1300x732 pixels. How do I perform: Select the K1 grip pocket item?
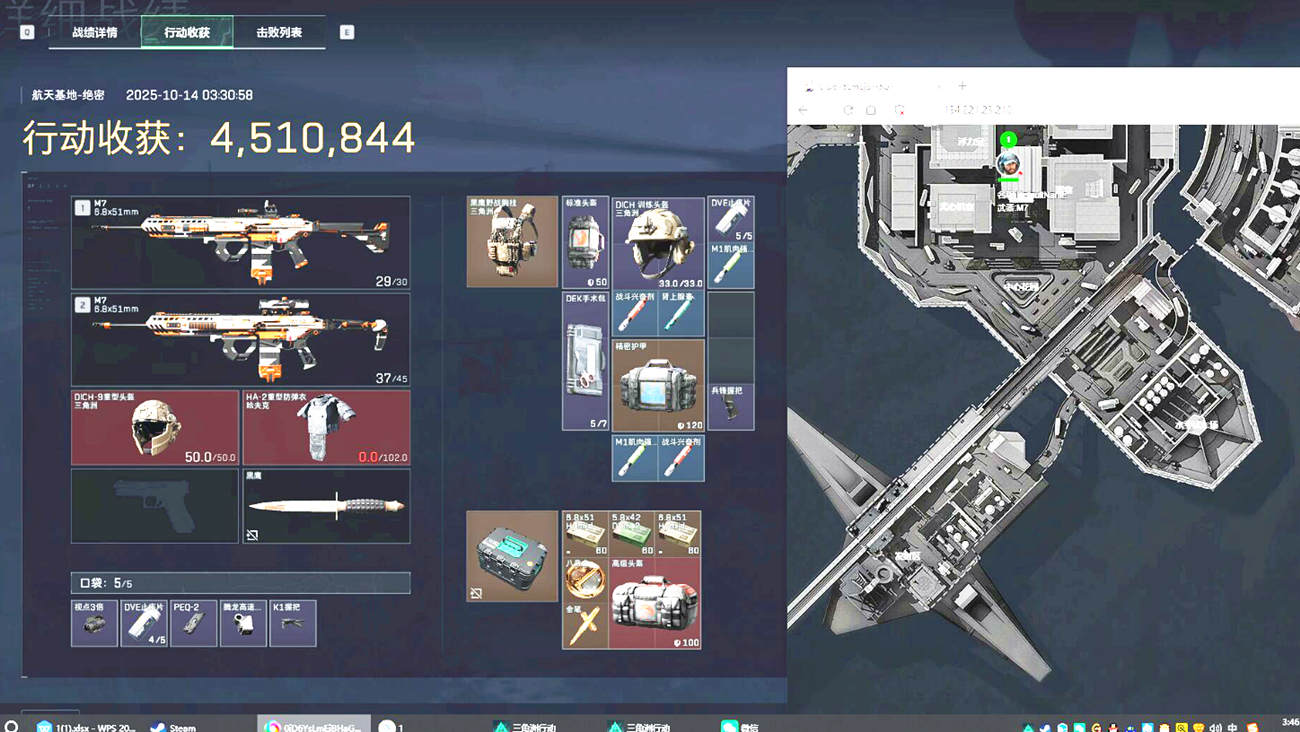(292, 623)
